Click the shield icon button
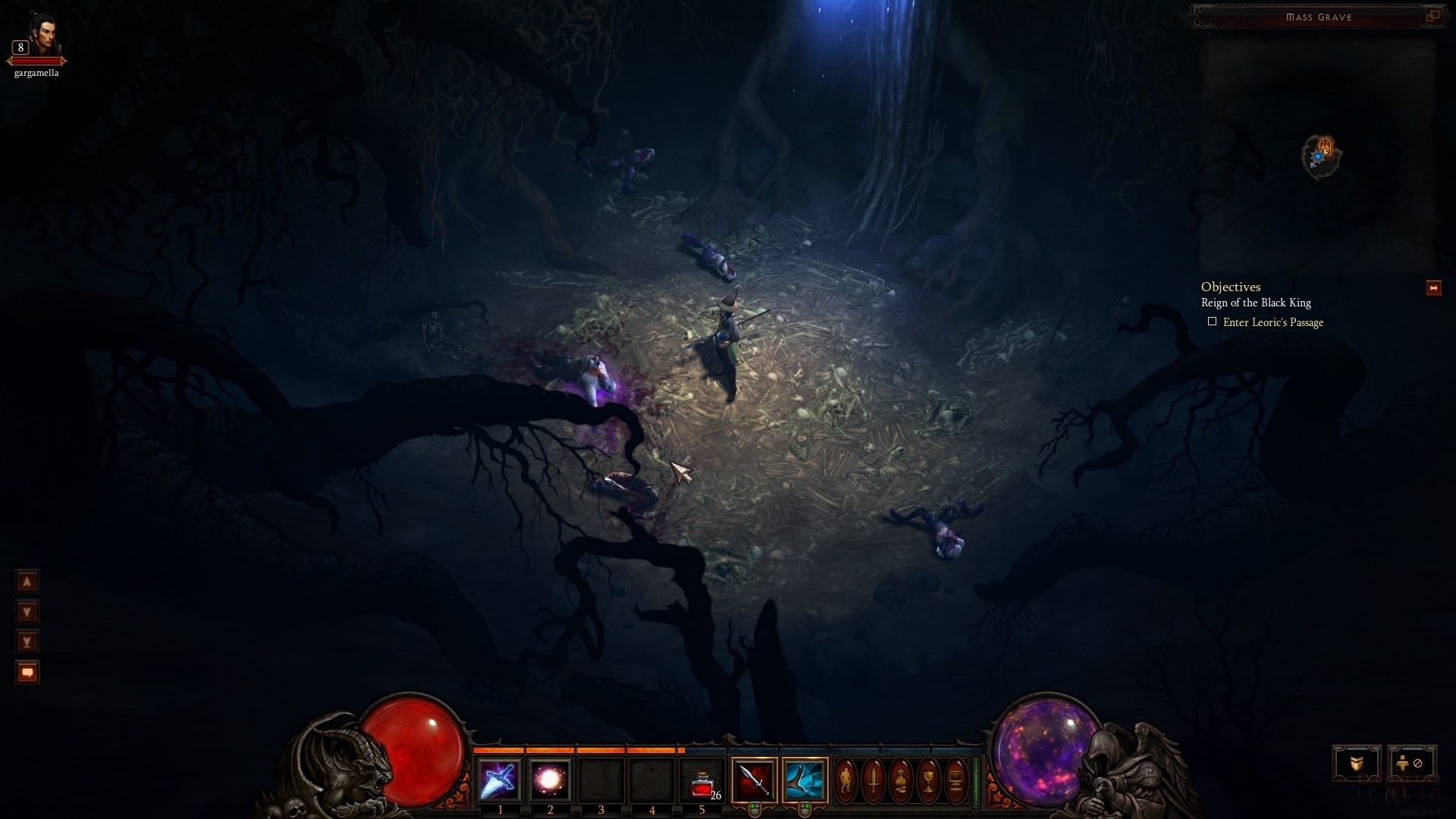1456x819 pixels. point(1357,763)
